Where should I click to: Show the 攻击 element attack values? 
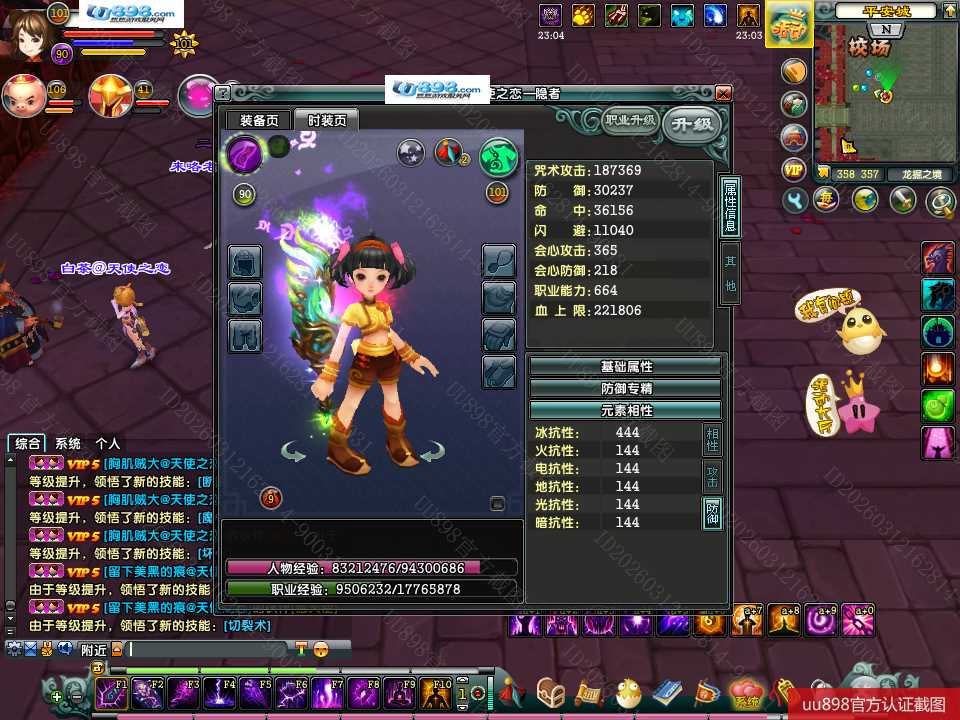(713, 476)
